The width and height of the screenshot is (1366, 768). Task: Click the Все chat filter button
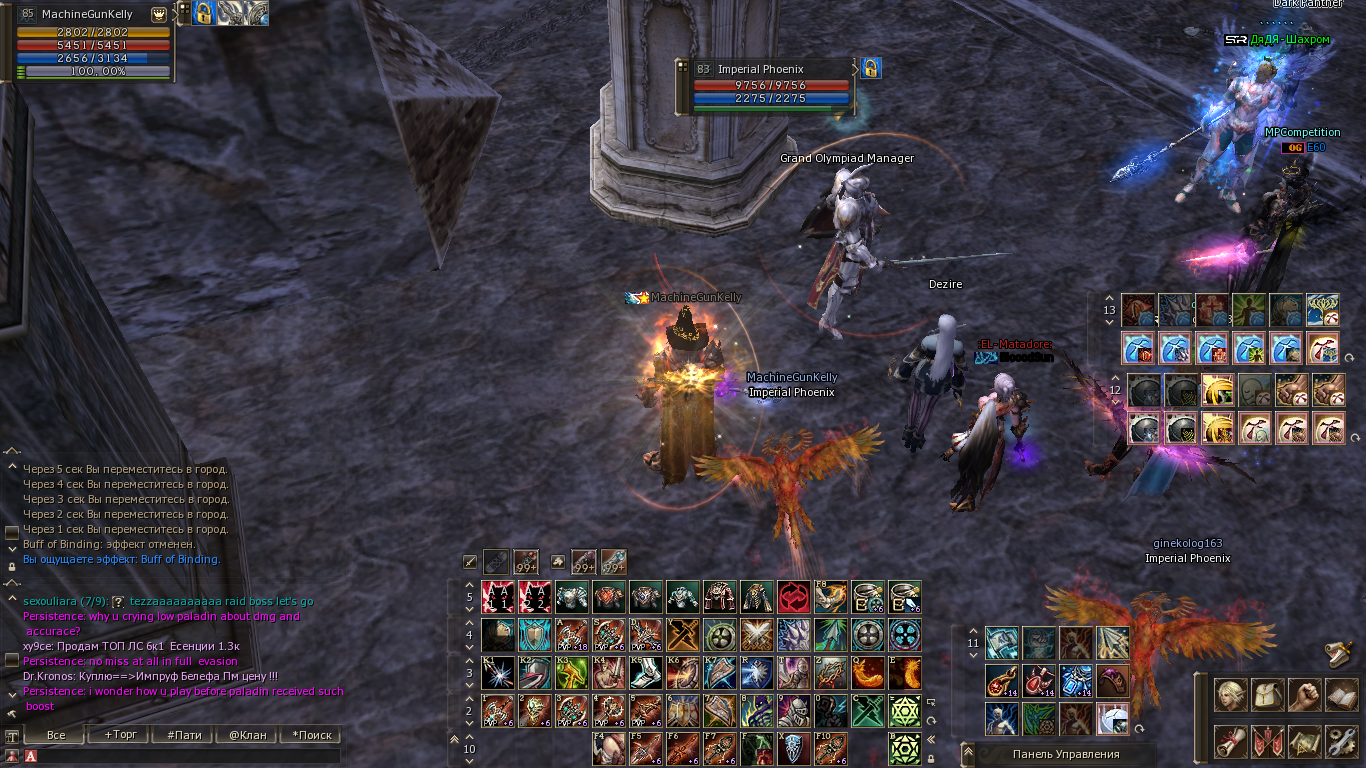point(55,734)
